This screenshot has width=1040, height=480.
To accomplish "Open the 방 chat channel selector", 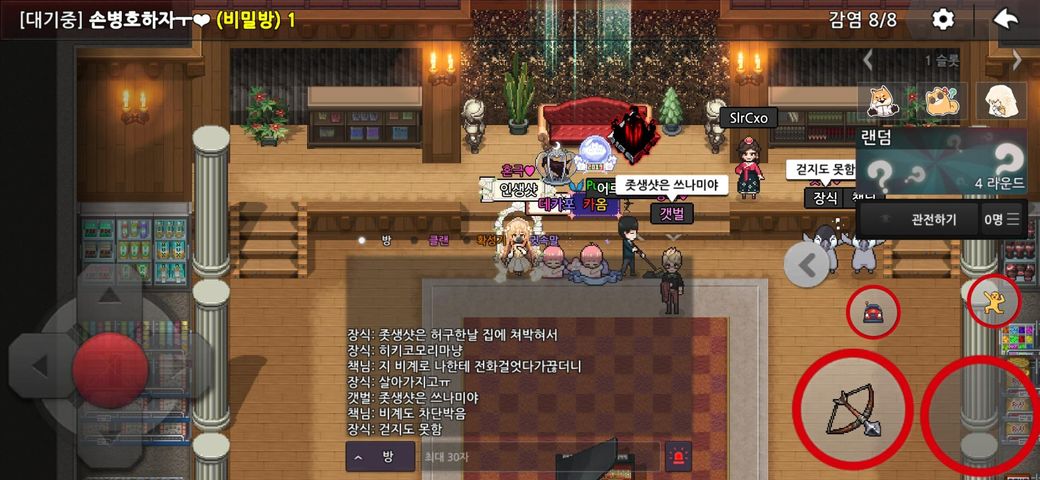I will (x=374, y=457).
